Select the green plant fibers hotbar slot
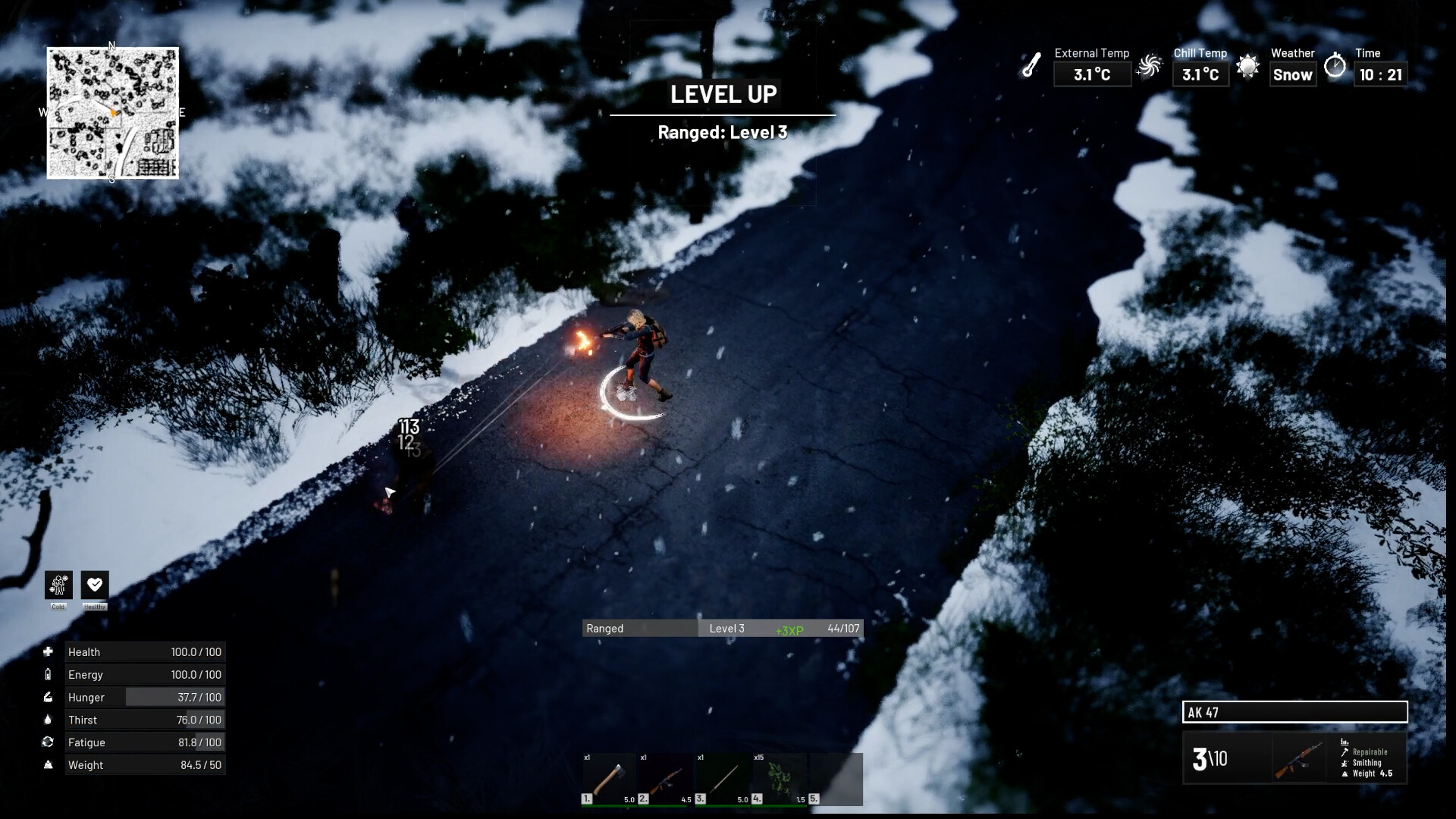Screen dimensions: 1456x819 (x=779, y=779)
